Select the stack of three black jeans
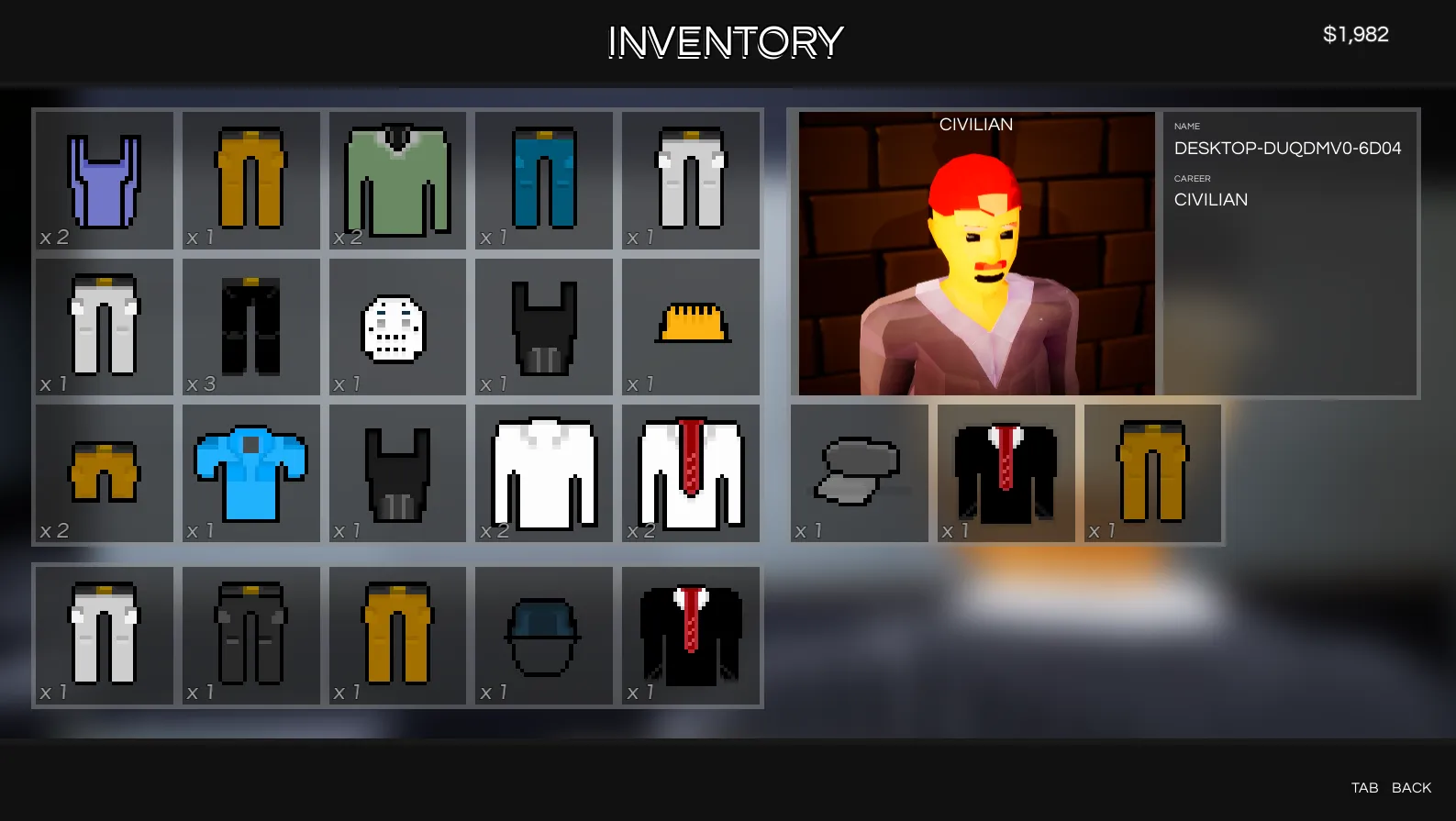Image resolution: width=1456 pixels, height=821 pixels. point(250,327)
